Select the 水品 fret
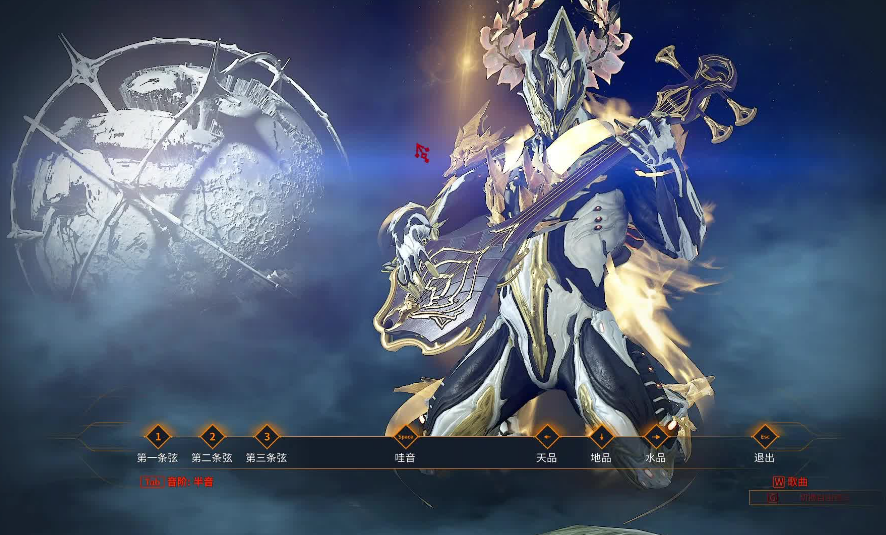Screen dimensions: 886x535 tap(655, 437)
